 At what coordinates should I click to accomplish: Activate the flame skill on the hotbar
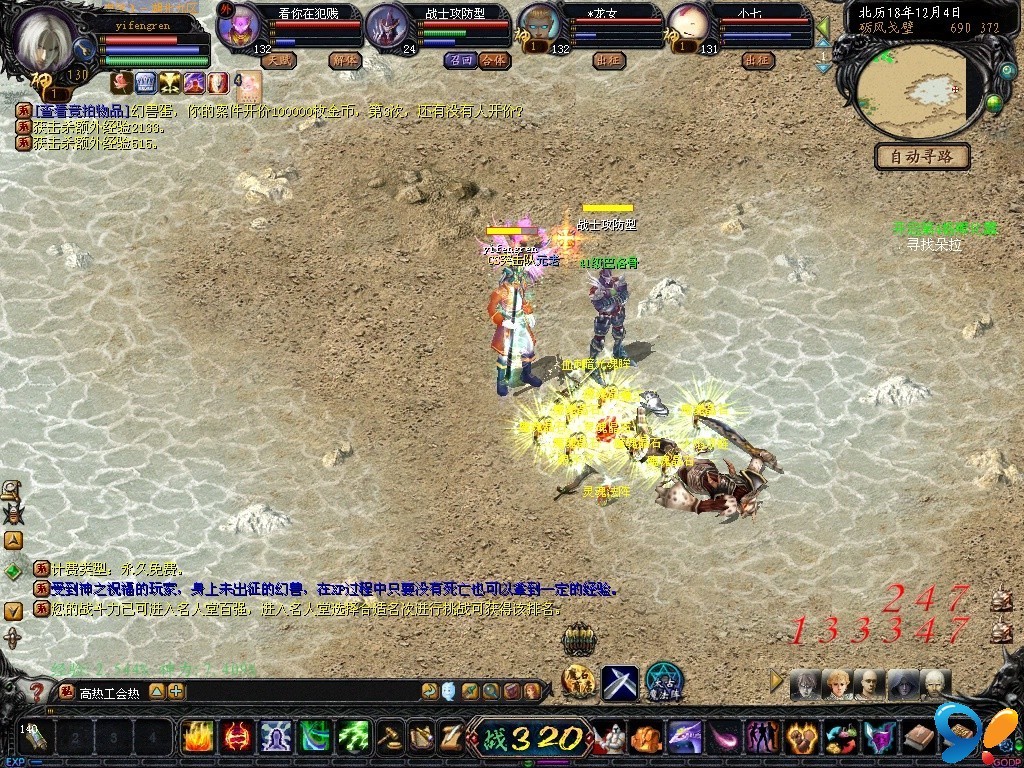[197, 737]
